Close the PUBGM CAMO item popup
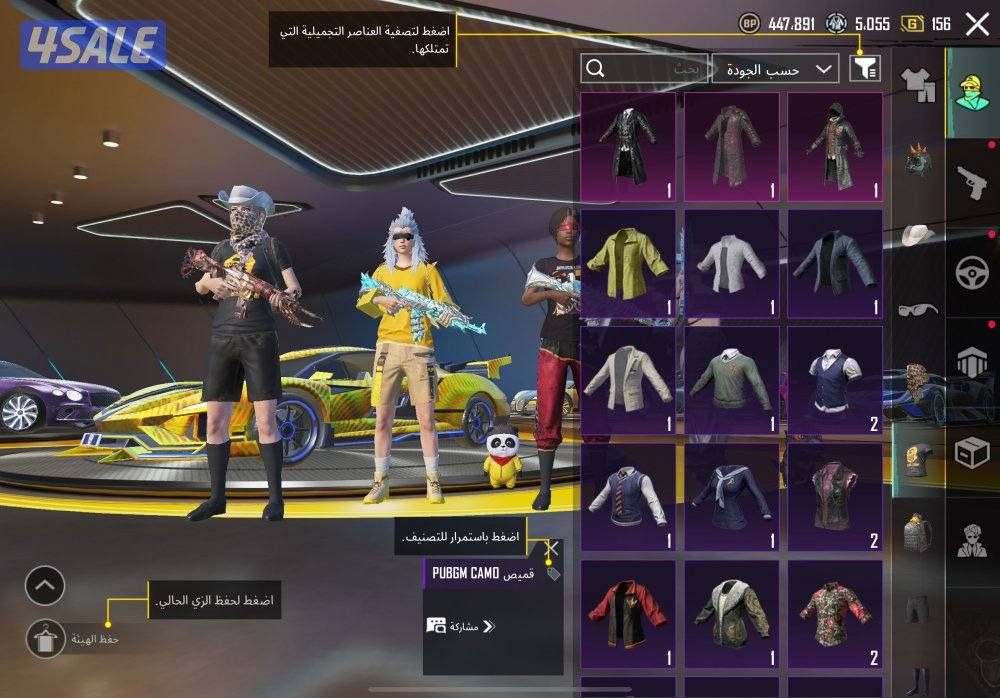1000x698 pixels. pyautogui.click(x=551, y=548)
